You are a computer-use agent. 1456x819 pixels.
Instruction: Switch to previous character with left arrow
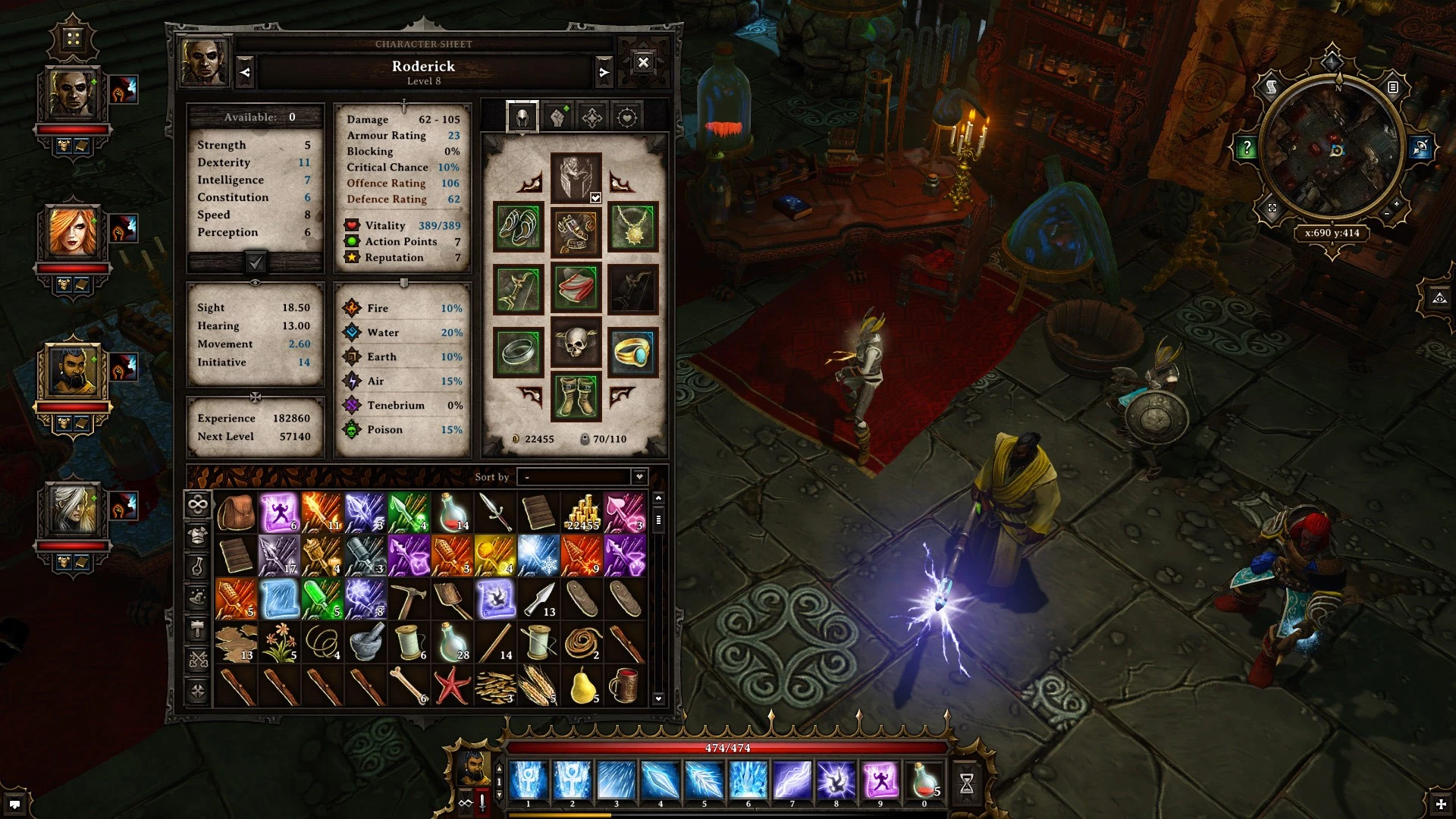pyautogui.click(x=245, y=73)
